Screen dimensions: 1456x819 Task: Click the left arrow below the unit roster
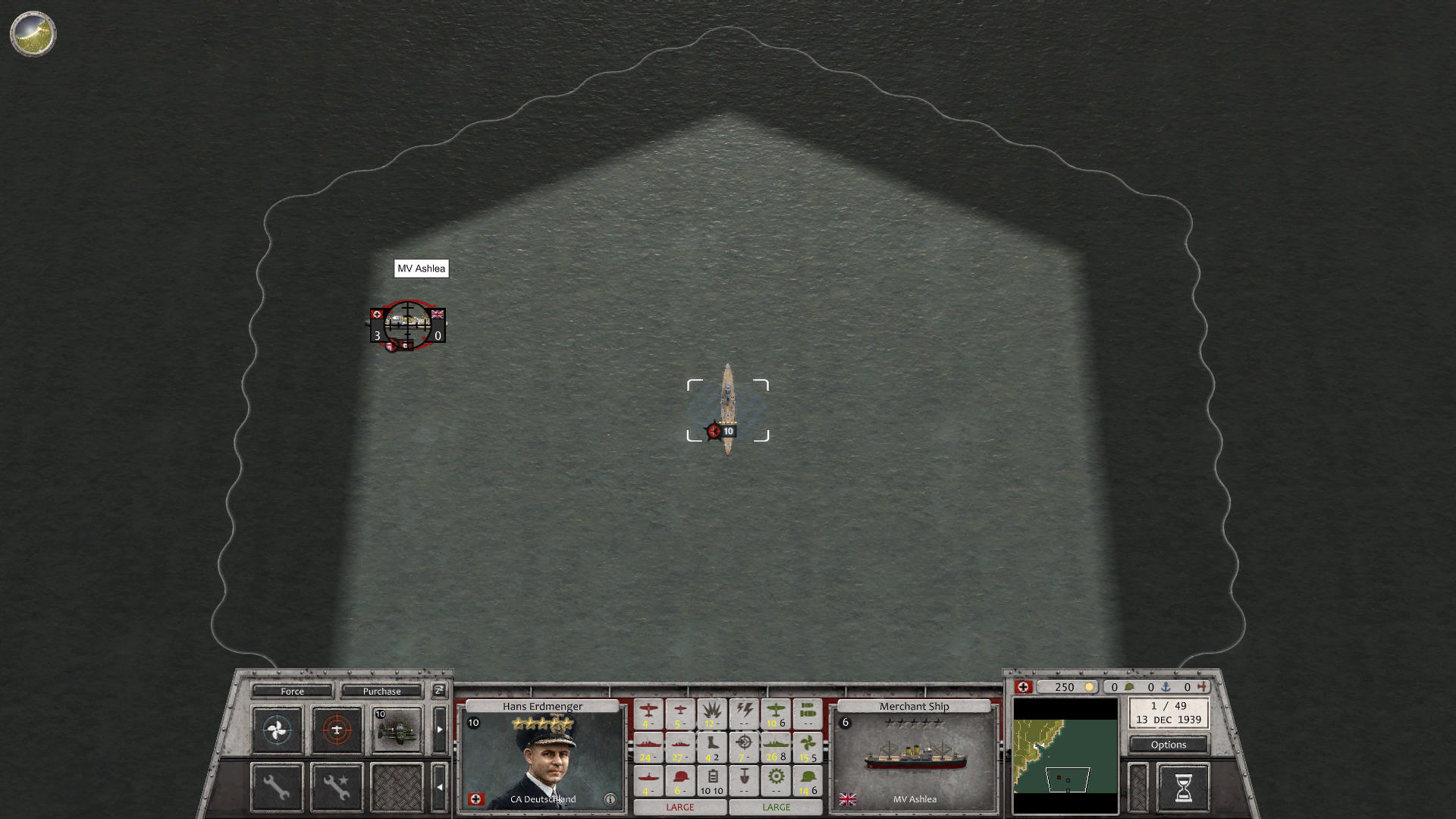point(439,787)
